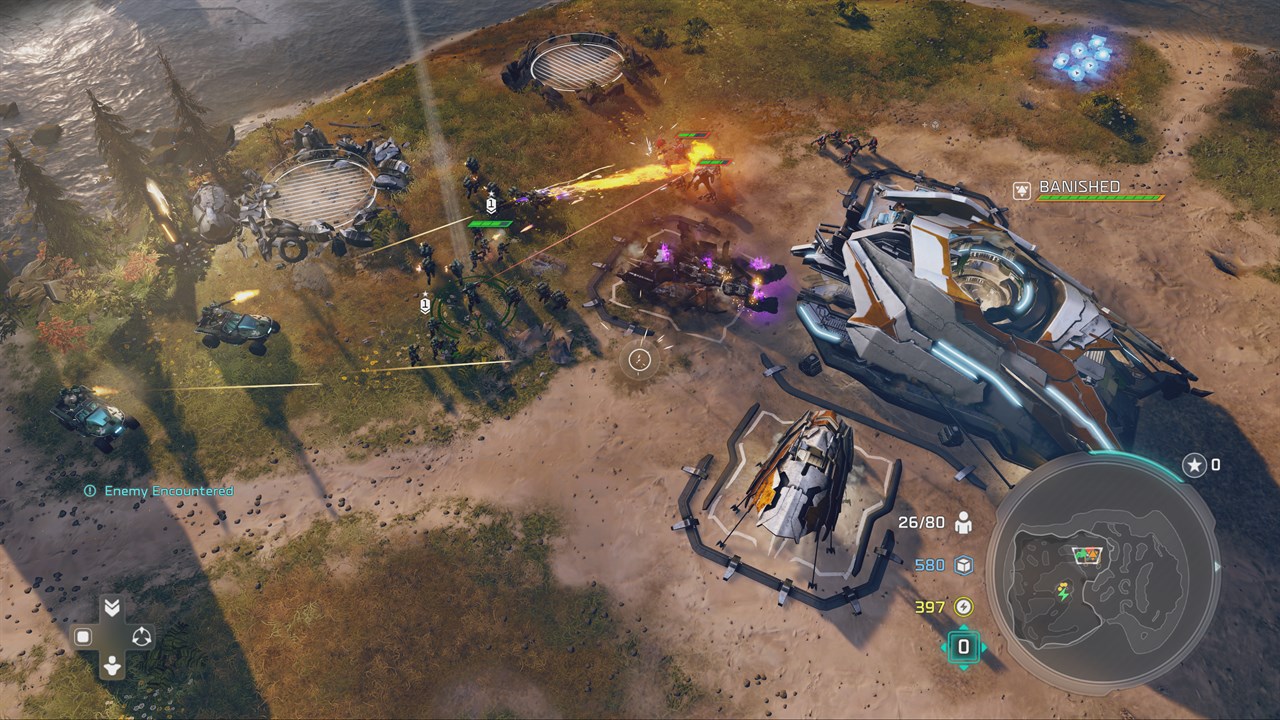Select the power lightning resource icon
Image resolution: width=1280 pixels, height=720 pixels.
[x=963, y=606]
